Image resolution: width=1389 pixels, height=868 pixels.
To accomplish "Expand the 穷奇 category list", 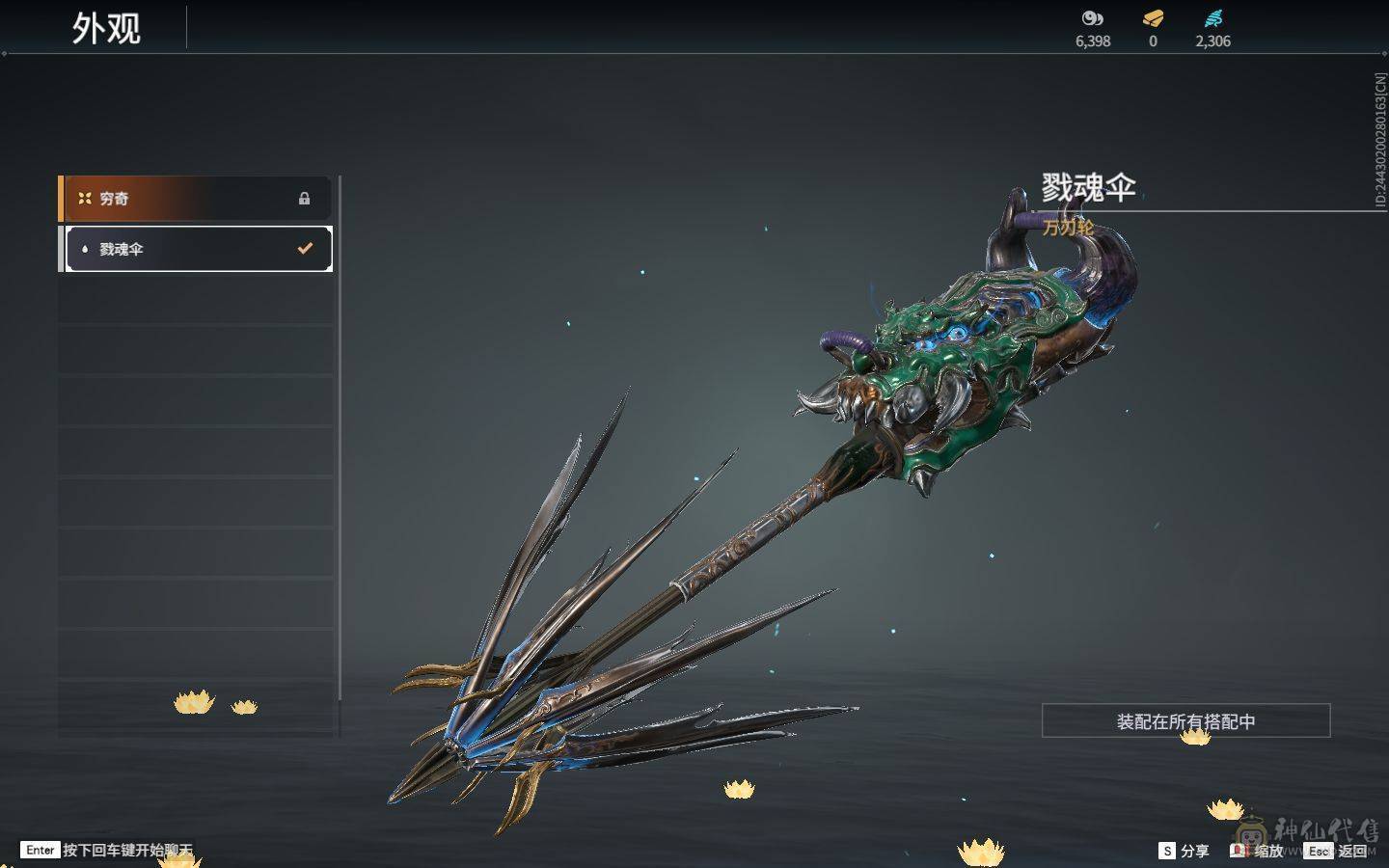I will point(193,198).
